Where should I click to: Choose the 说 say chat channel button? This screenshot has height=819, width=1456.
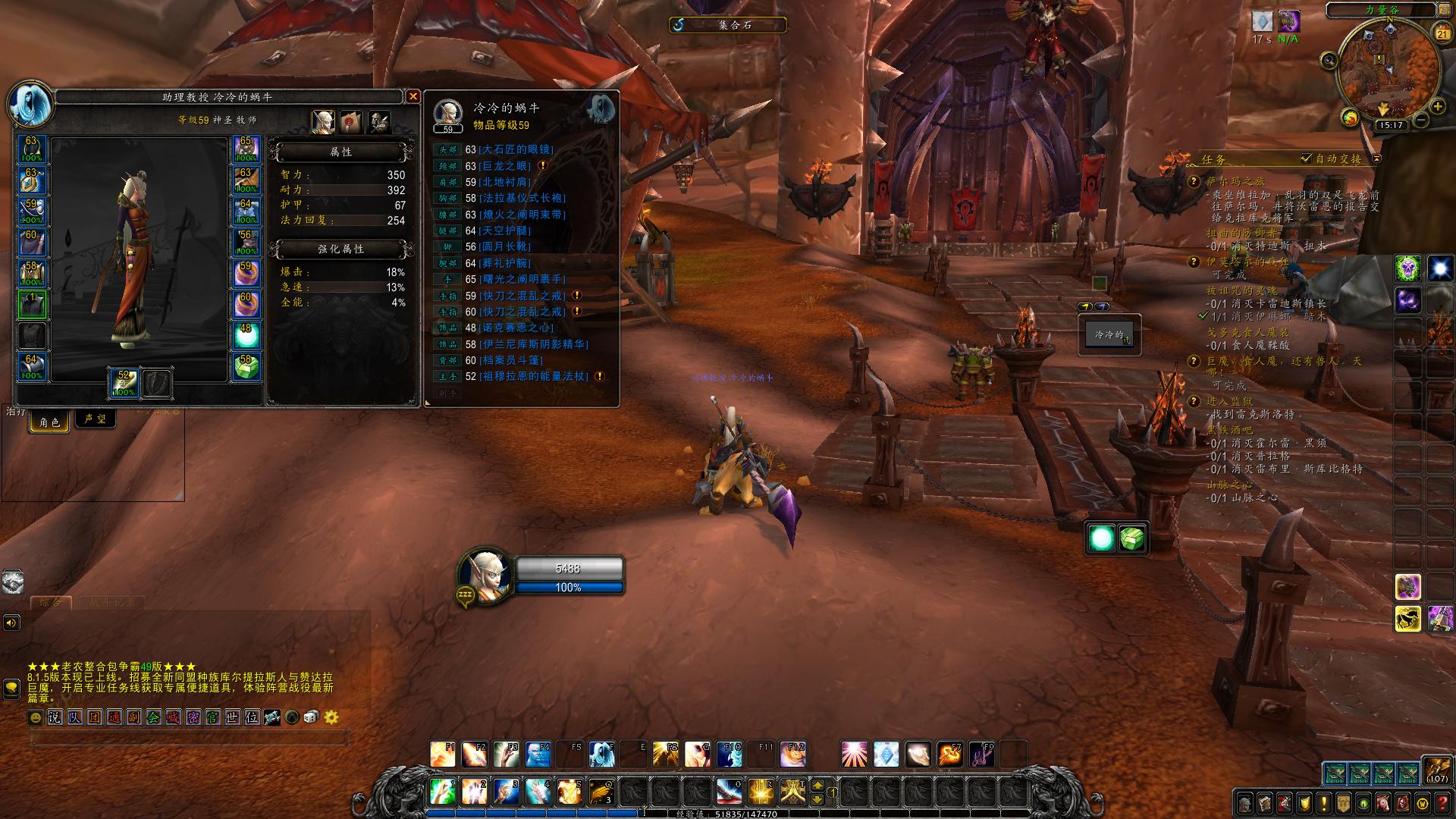[55, 717]
